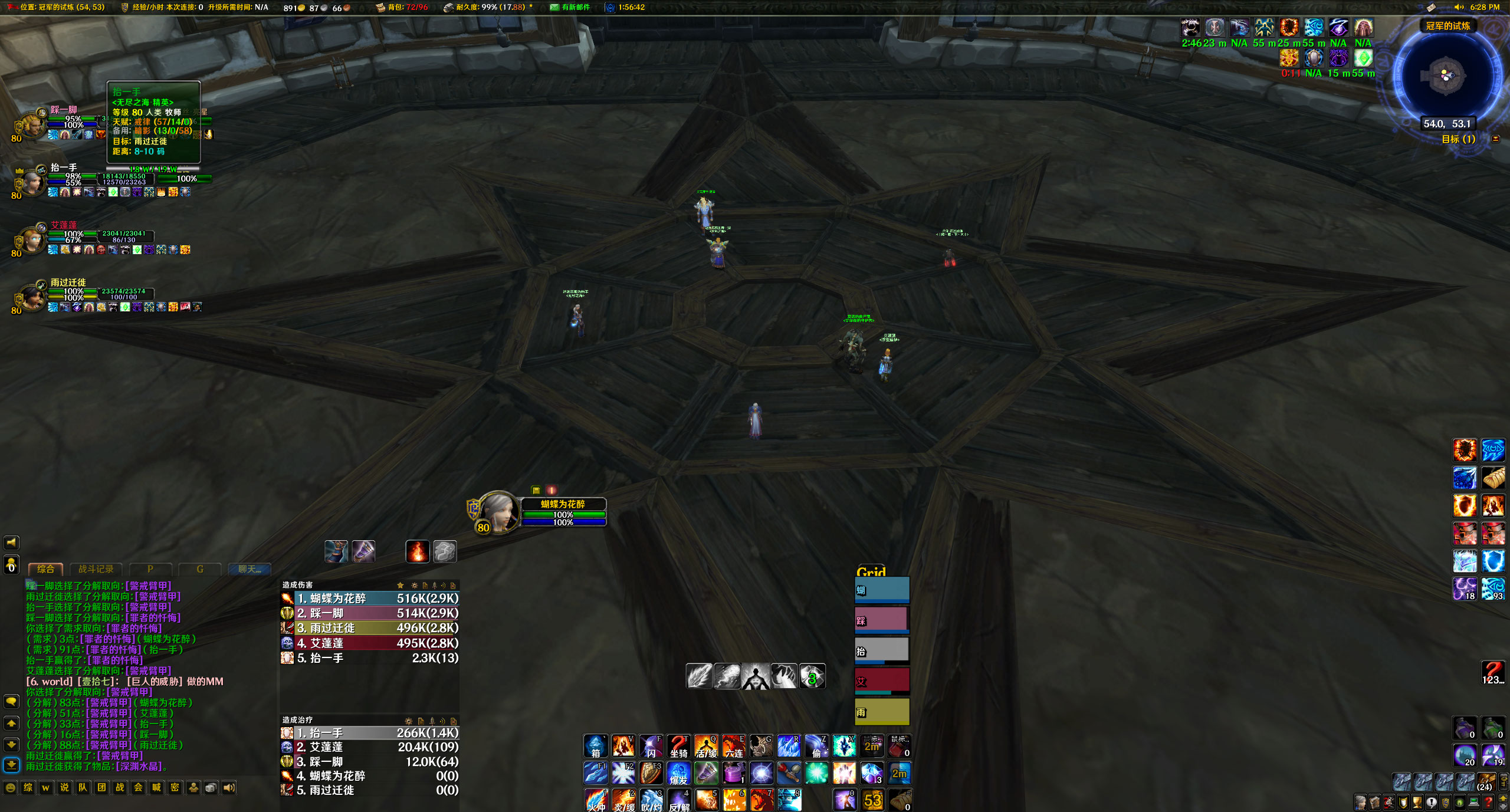
Task: Select the Blink ability labeled 闪
Action: 651,747
